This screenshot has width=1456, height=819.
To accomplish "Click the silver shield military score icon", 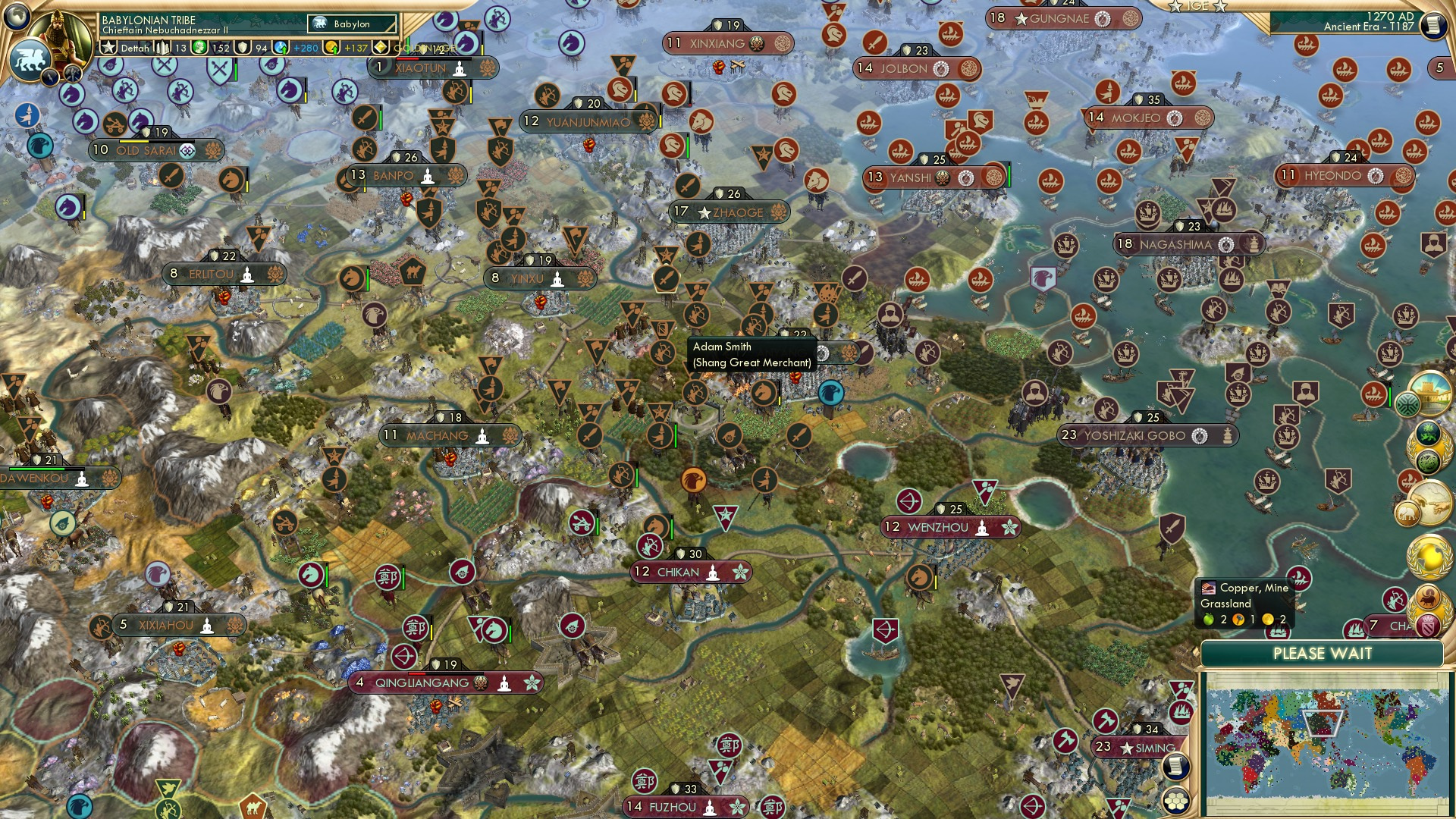I will pos(243,49).
